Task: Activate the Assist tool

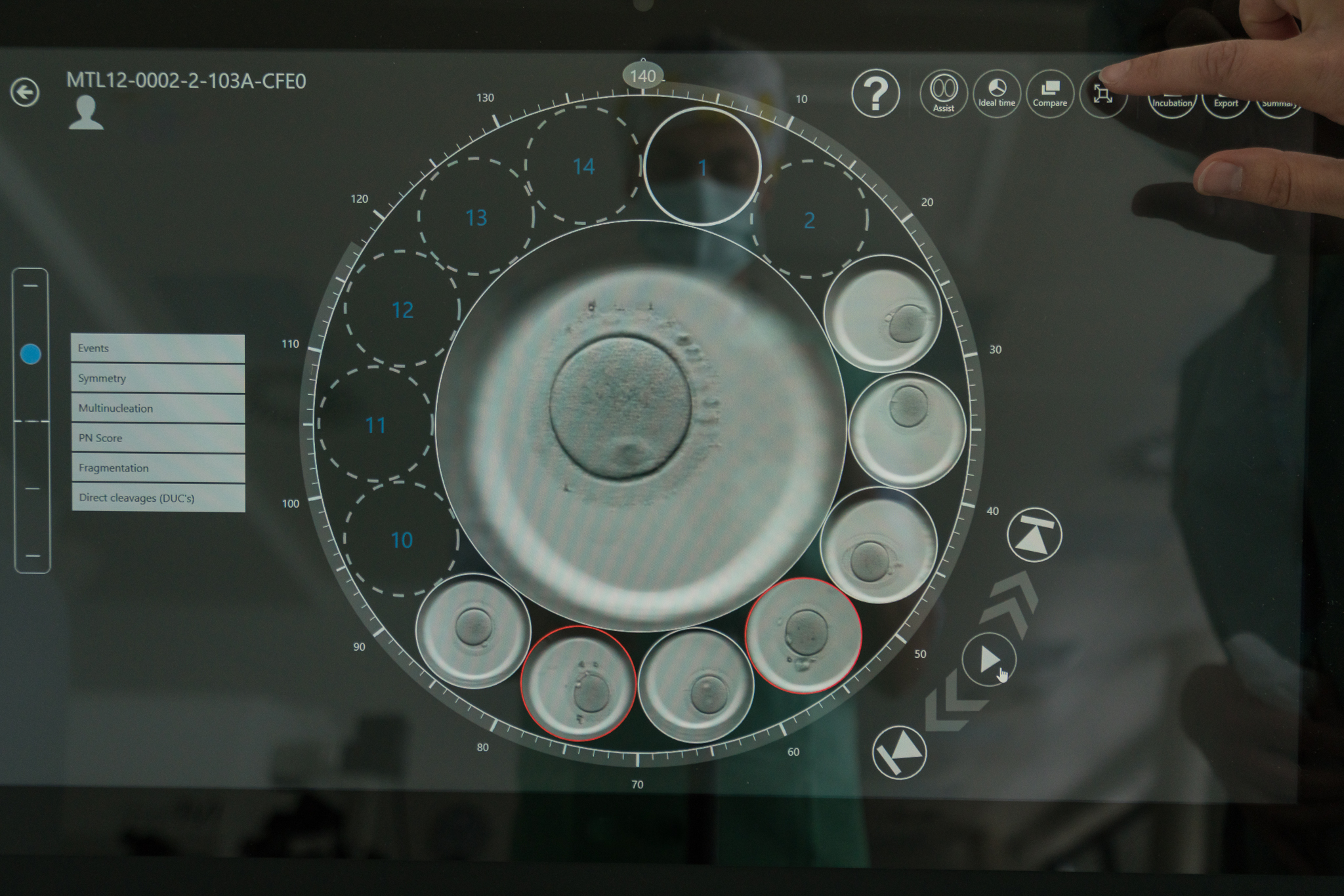Action: tap(943, 94)
